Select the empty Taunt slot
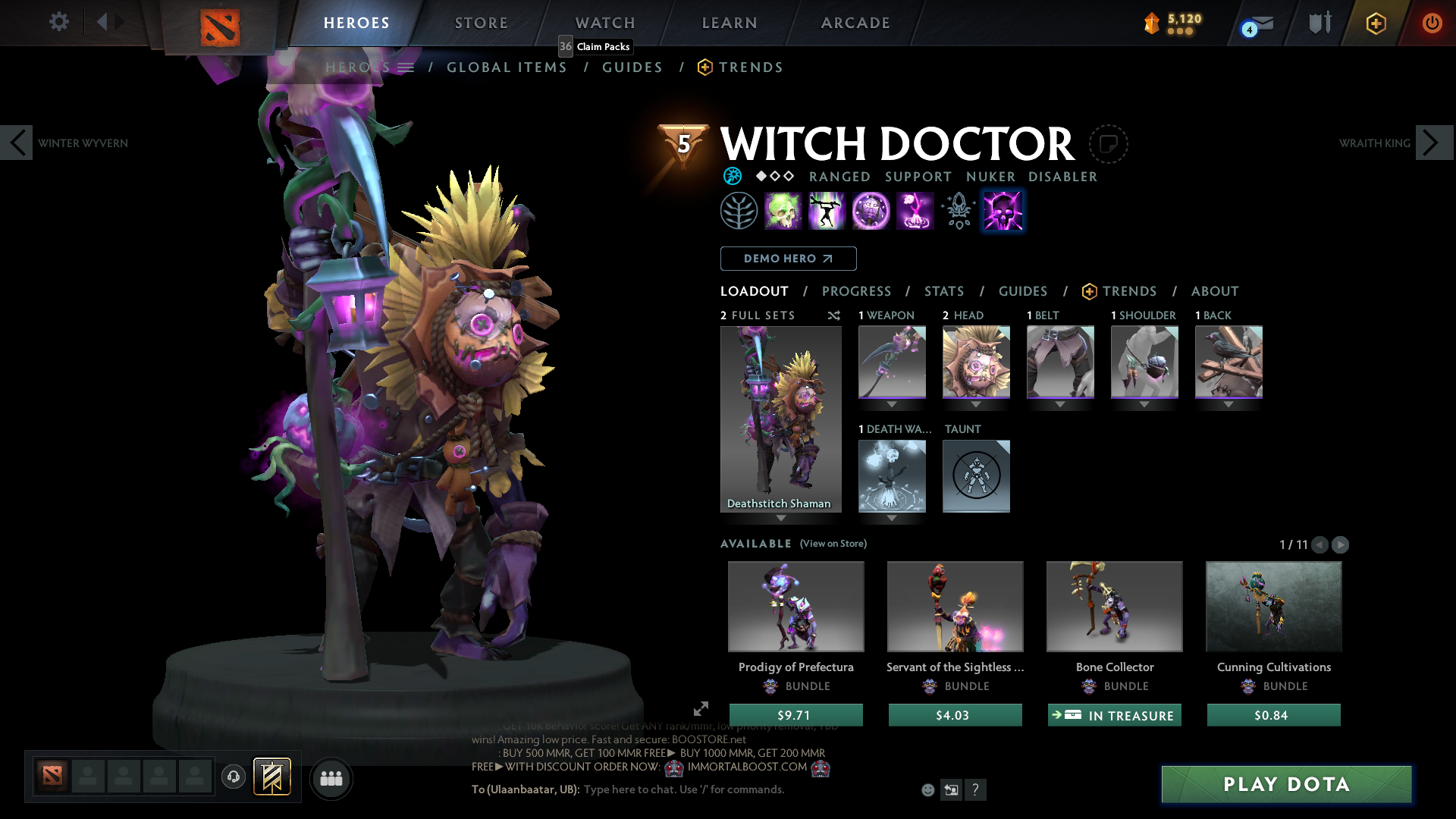 [x=976, y=476]
